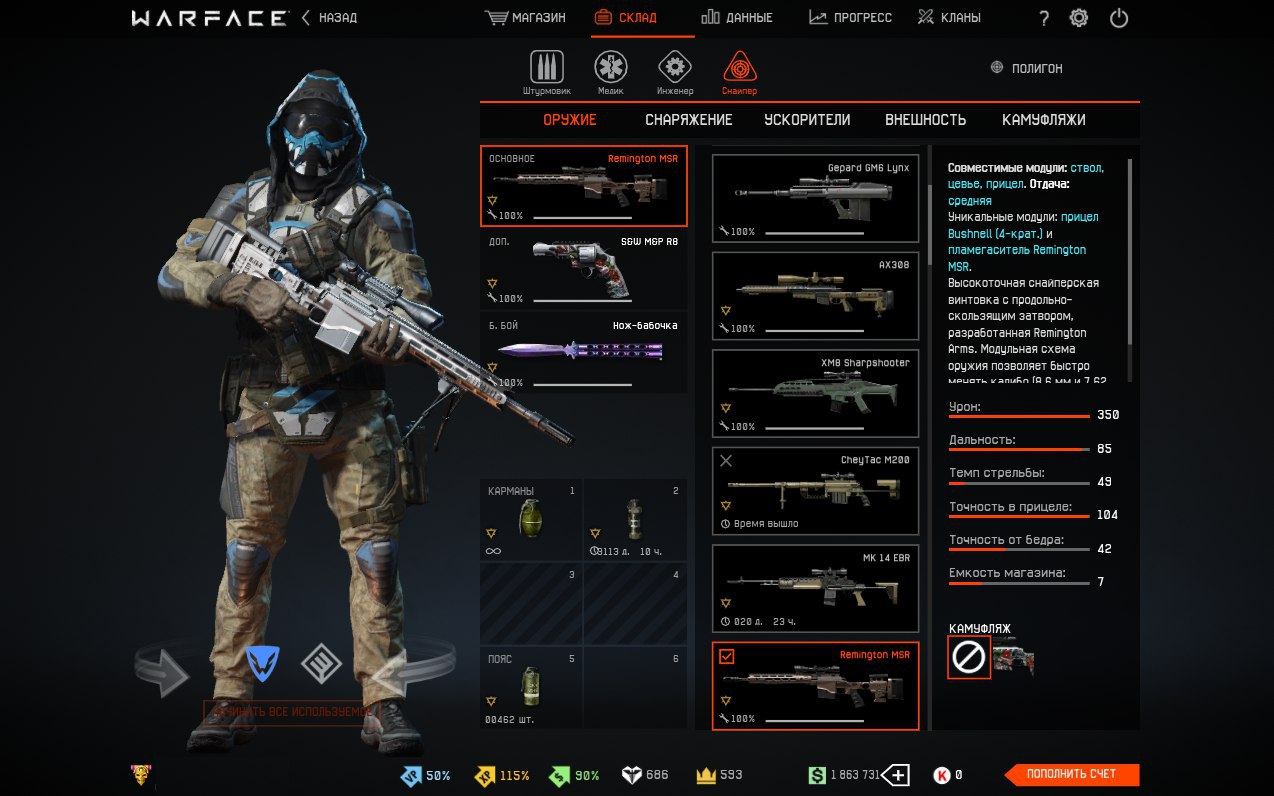Image resolution: width=1274 pixels, height=796 pixels.
Task: Open the gear settings icon
Action: tap(1079, 18)
